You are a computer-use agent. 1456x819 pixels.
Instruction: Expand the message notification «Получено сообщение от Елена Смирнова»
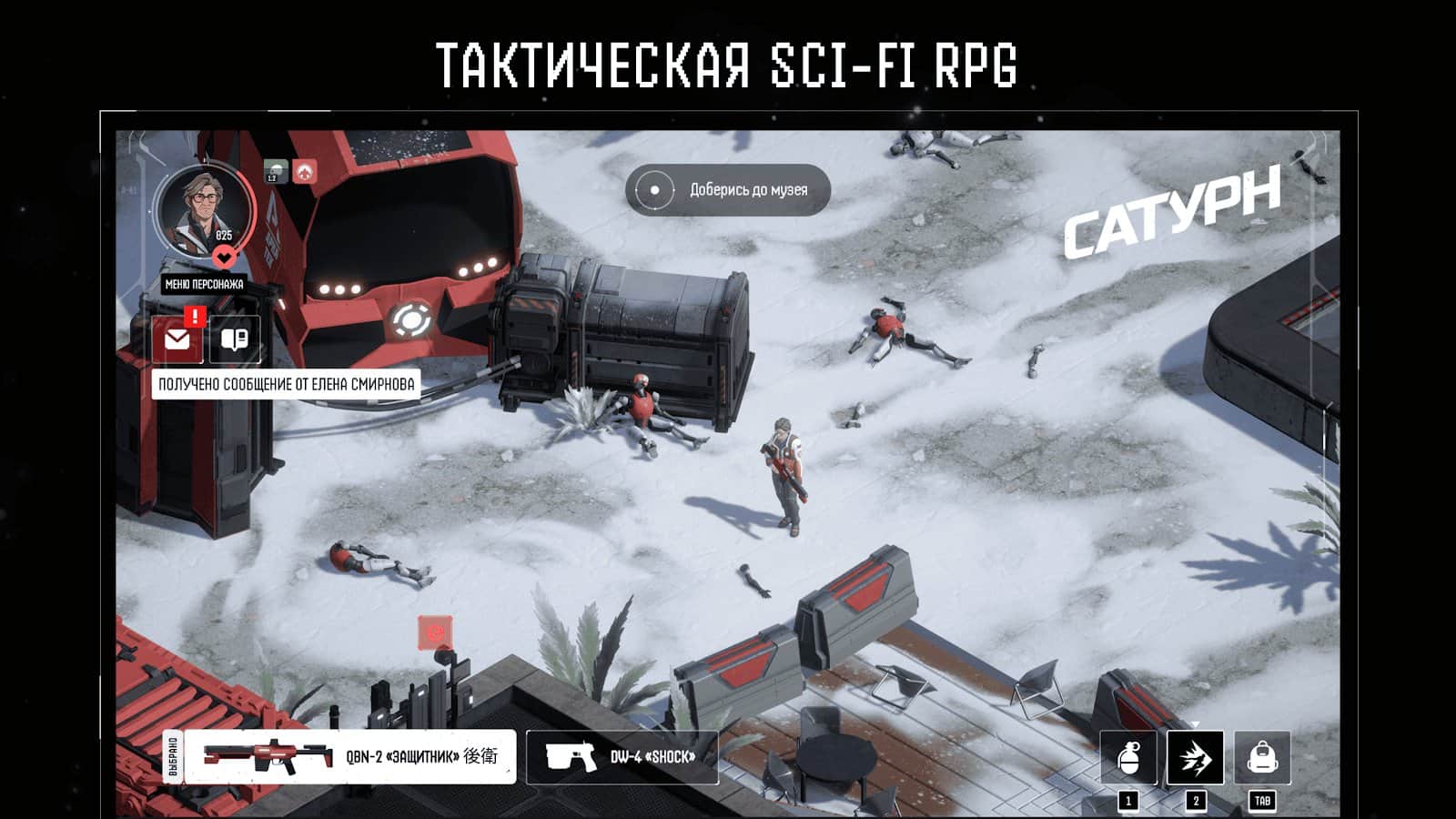286,383
